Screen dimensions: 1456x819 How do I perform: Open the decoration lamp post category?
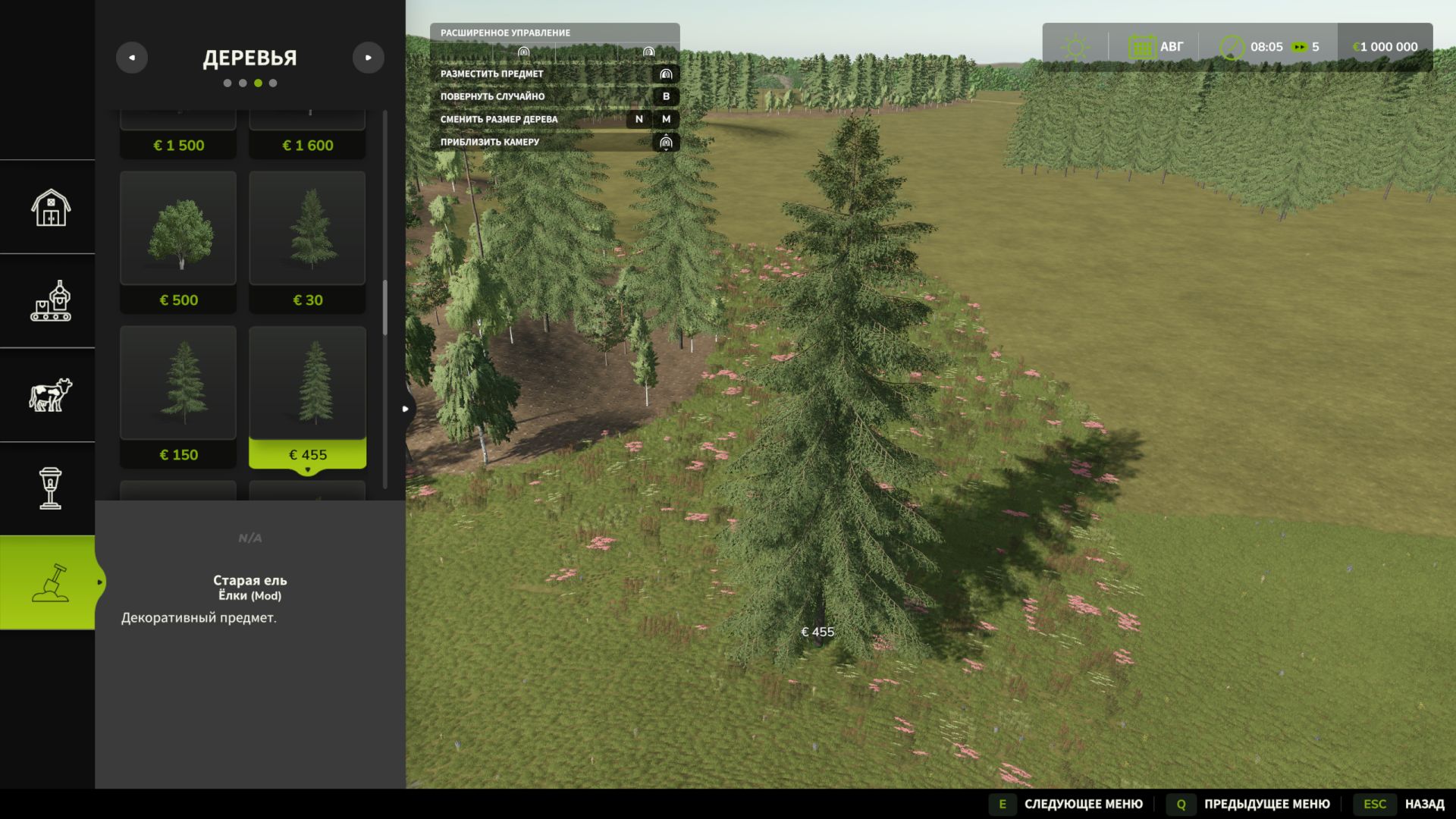[x=50, y=488]
